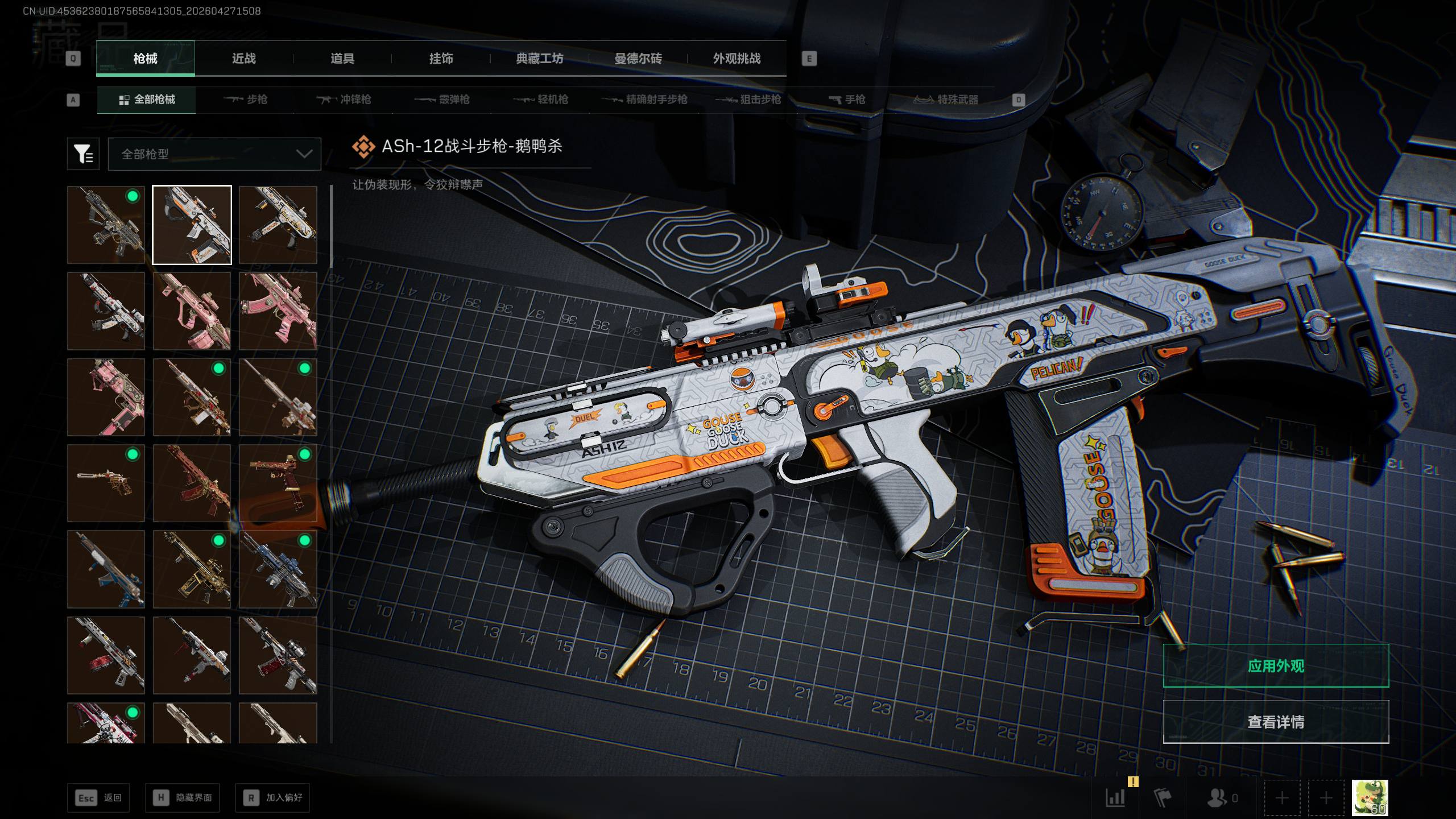Choose the blue-accented rifle skin thumbnail
The height and width of the screenshot is (819, 1456).
[x=278, y=569]
